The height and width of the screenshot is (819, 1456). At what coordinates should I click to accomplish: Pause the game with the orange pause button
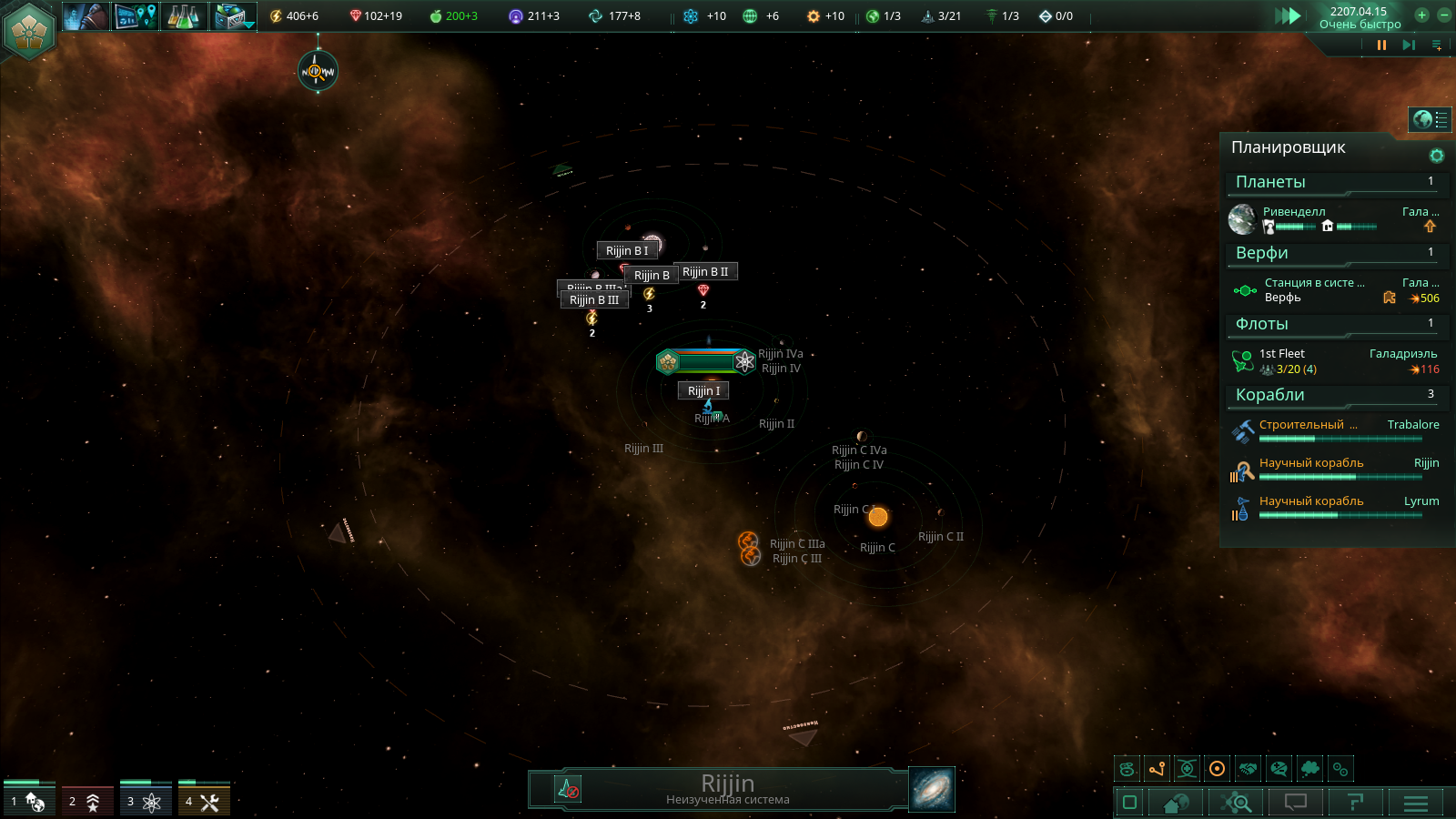pyautogui.click(x=1381, y=45)
